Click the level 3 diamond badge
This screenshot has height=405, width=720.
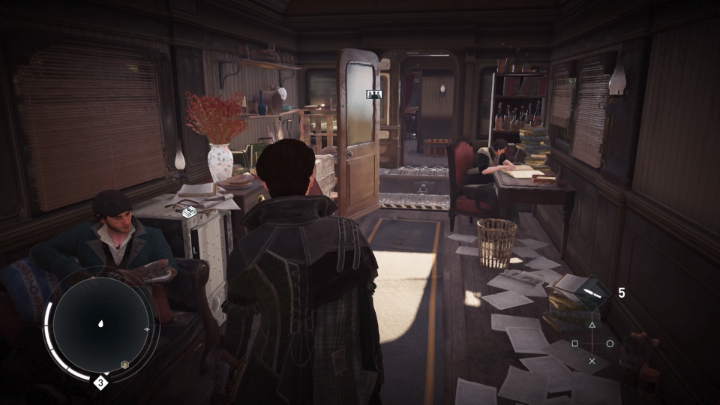pyautogui.click(x=101, y=381)
